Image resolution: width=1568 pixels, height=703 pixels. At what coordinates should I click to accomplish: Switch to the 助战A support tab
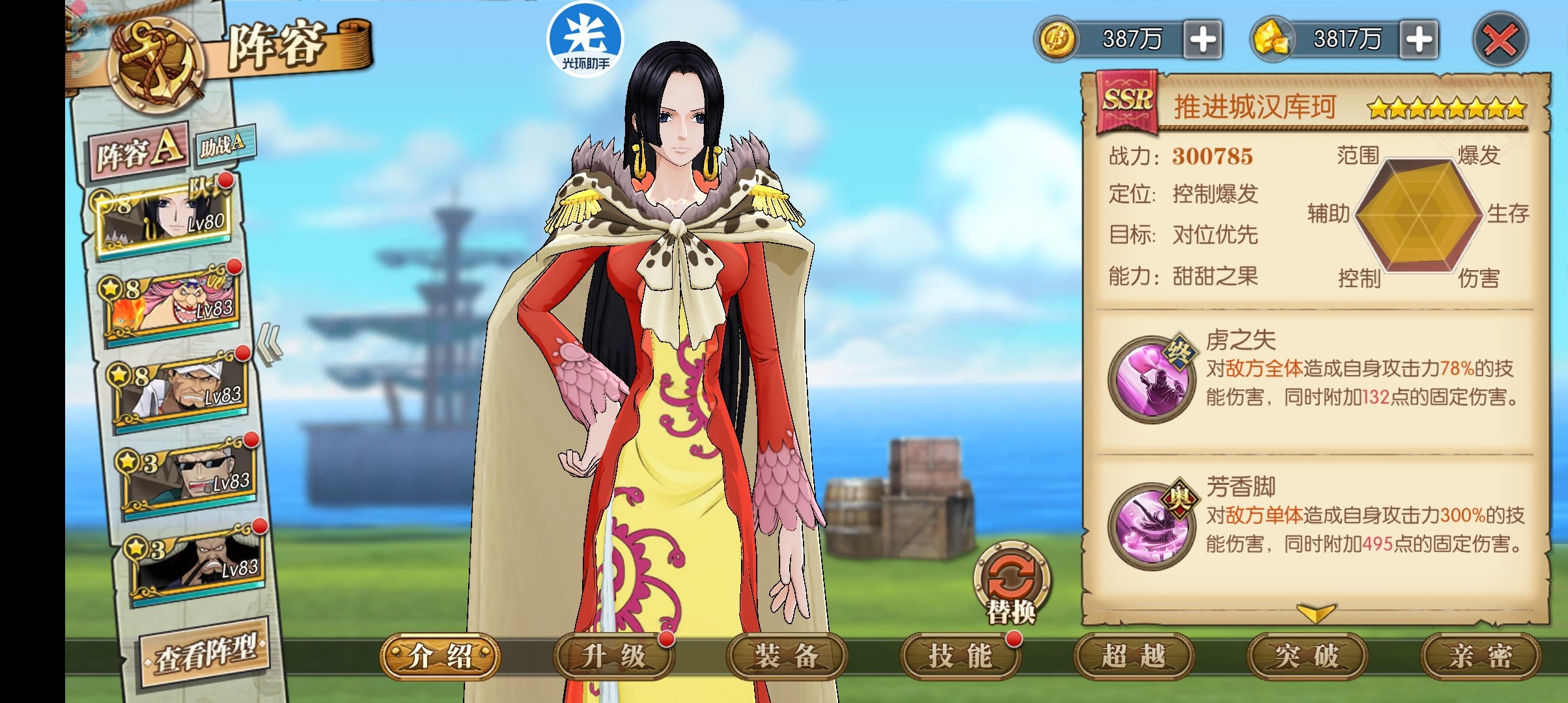[223, 145]
